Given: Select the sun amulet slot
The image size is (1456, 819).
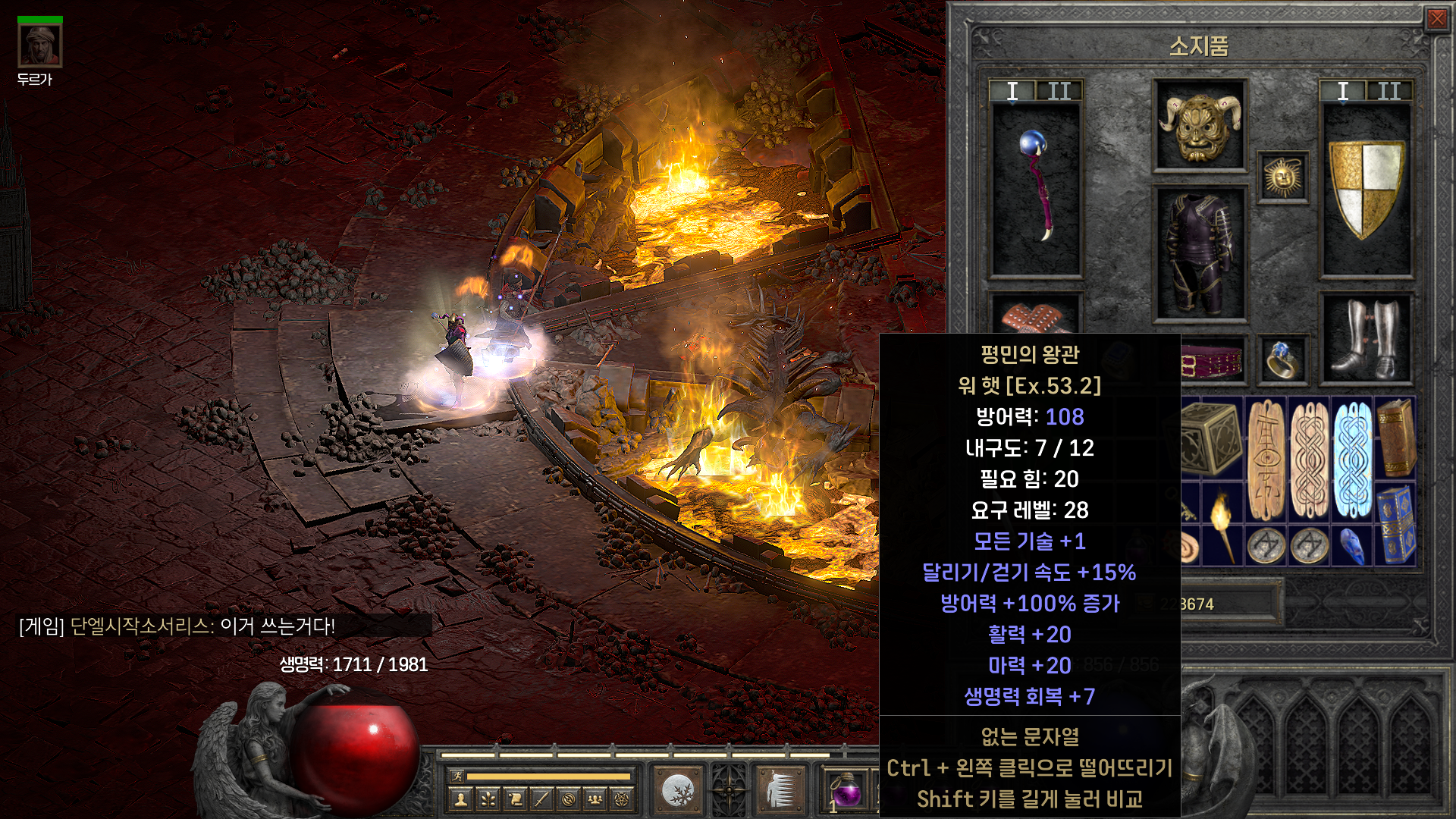Looking at the screenshot, I should (x=1282, y=177).
